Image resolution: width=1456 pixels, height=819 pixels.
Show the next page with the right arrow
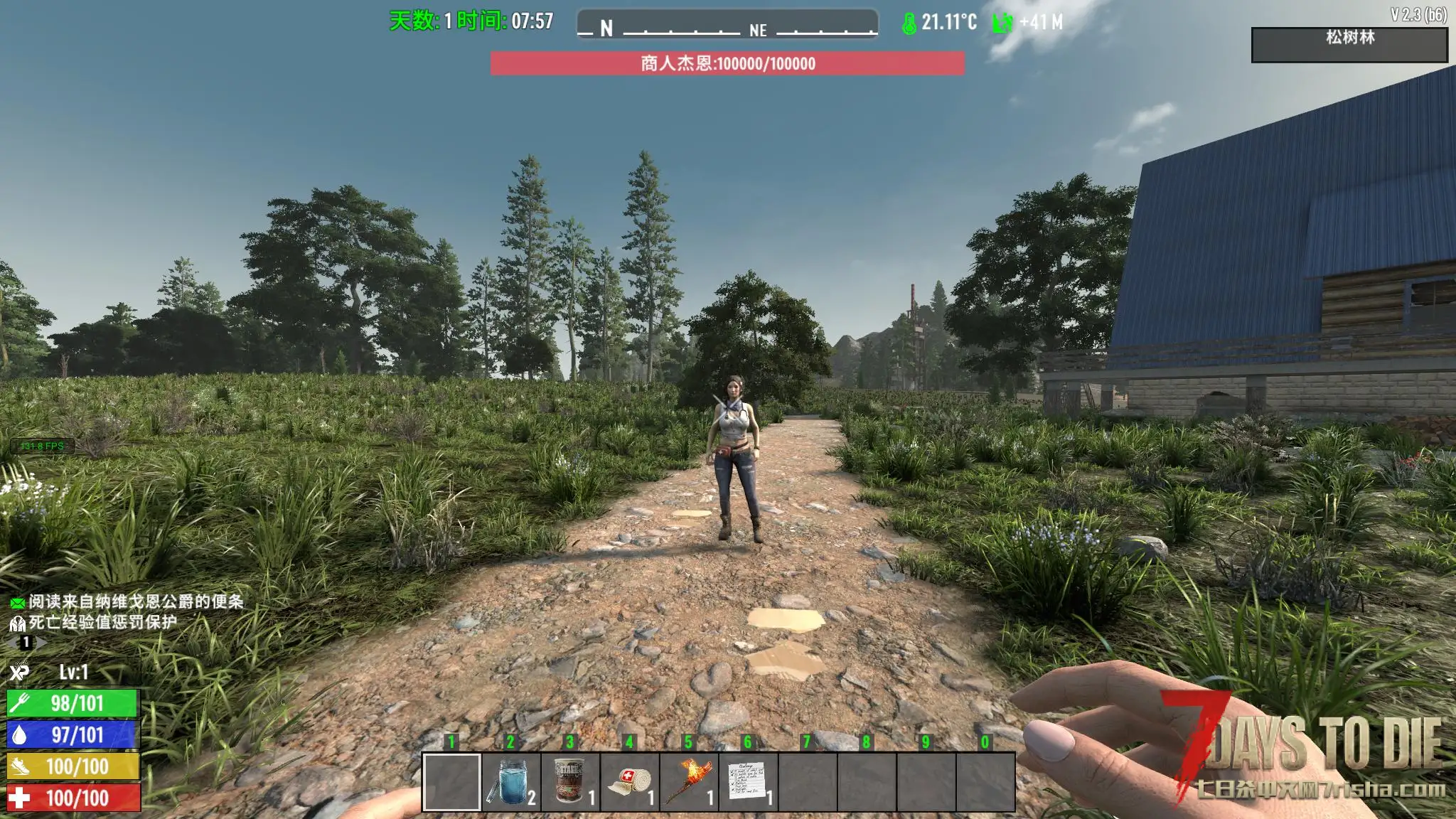pos(41,643)
